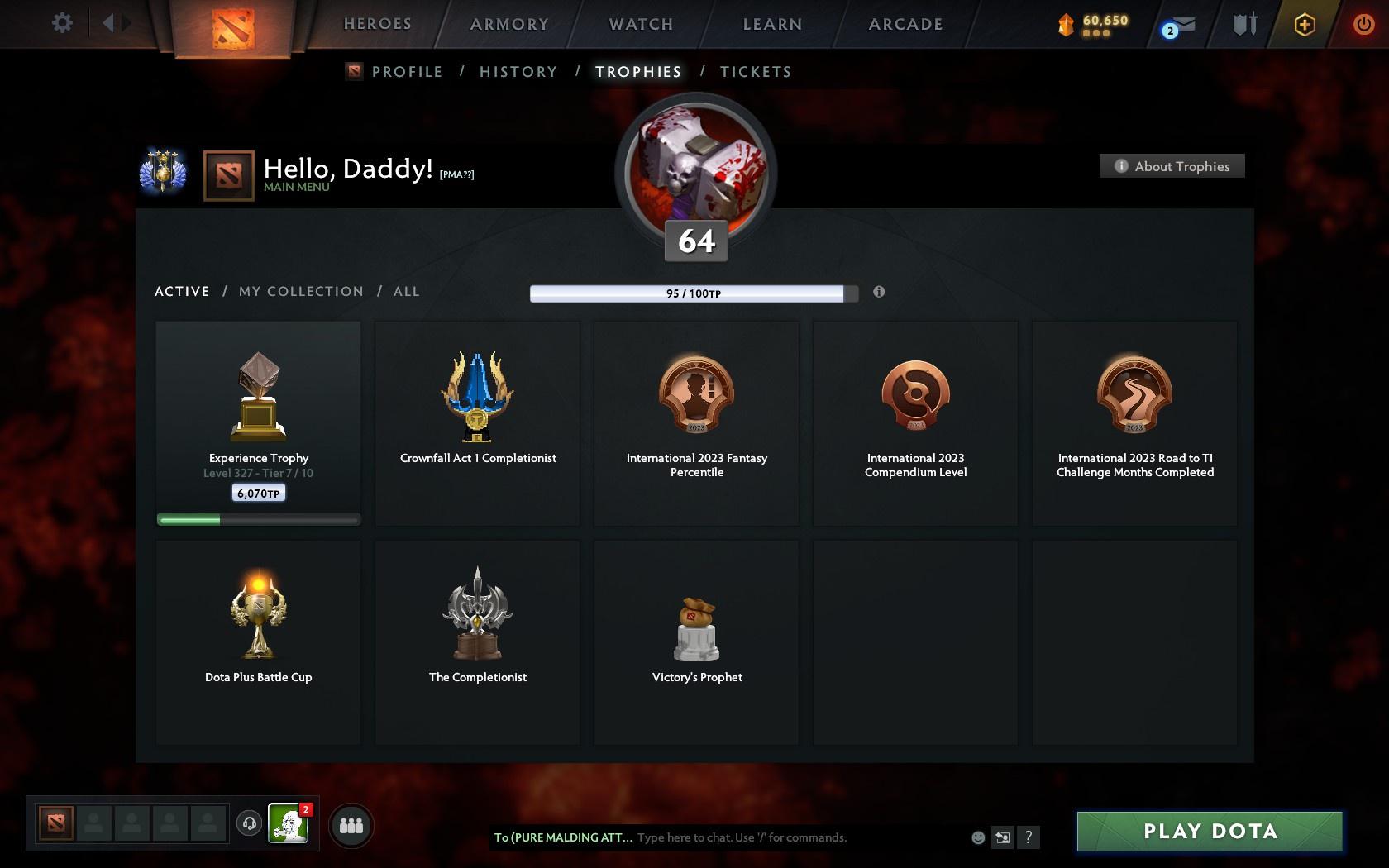Open the friends list icon near the party slots
Screen dimensions: 1389x868
click(x=353, y=824)
